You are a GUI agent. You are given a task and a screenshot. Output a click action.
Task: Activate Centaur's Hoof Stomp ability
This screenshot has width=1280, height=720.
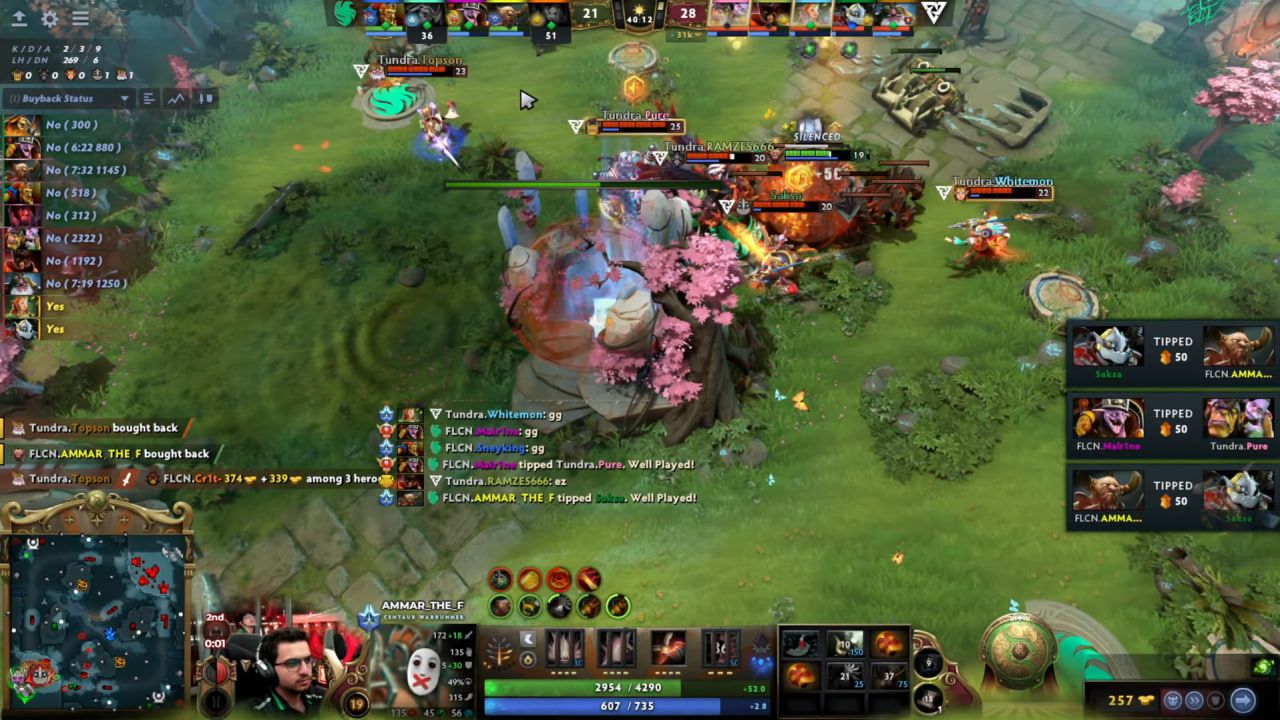tap(563, 650)
